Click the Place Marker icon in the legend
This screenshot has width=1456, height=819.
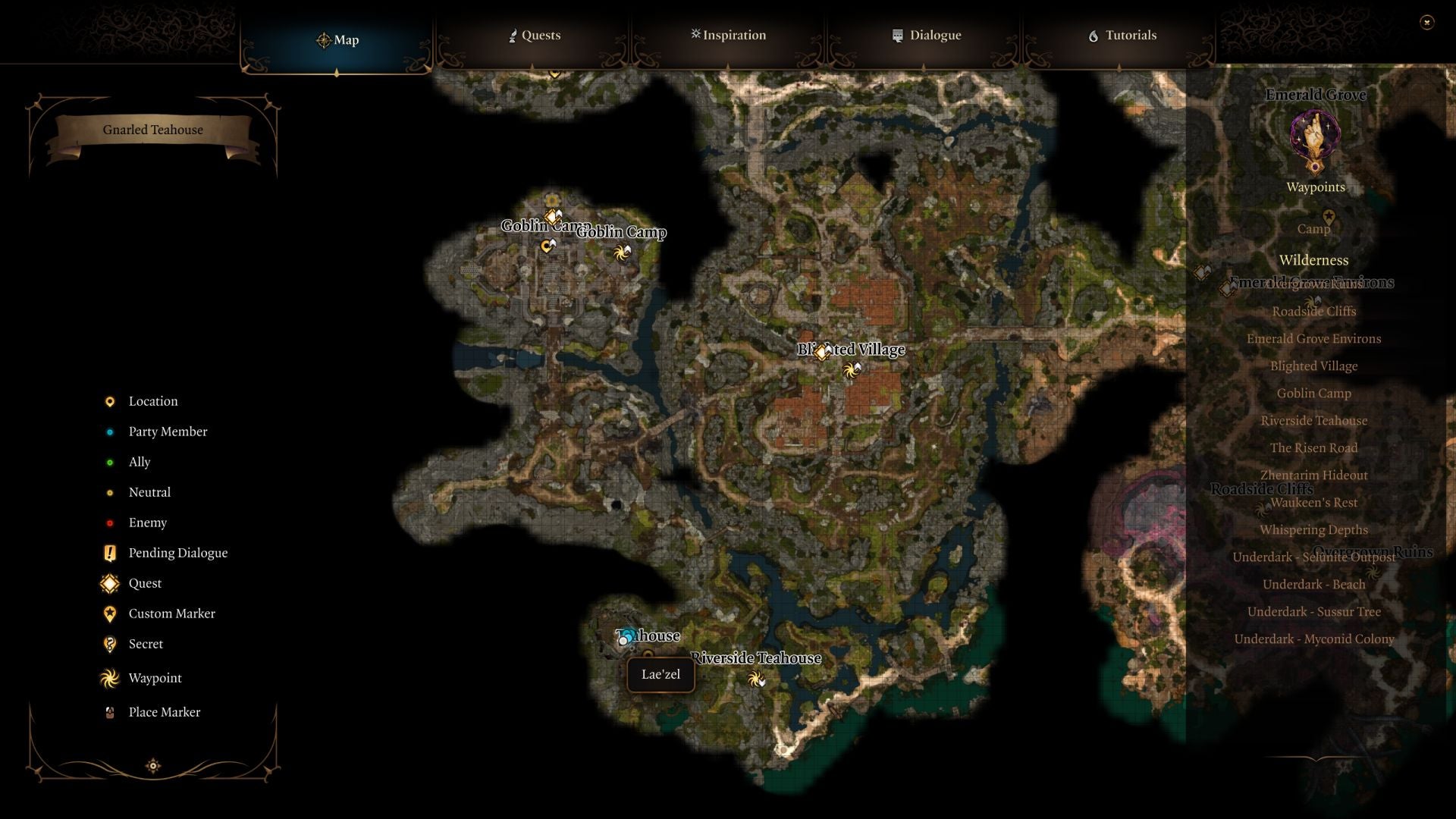(108, 711)
